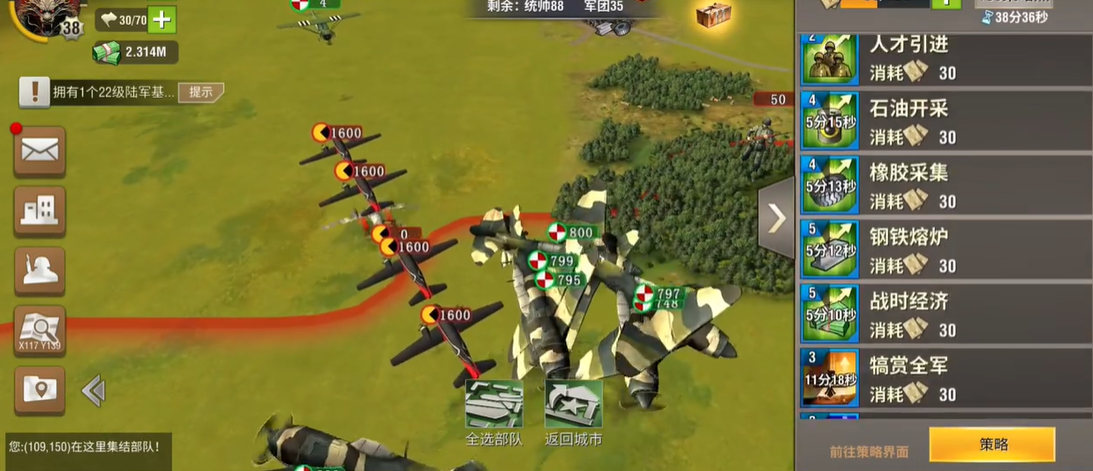
Task: Open the city buildings icon
Action: coord(39,210)
